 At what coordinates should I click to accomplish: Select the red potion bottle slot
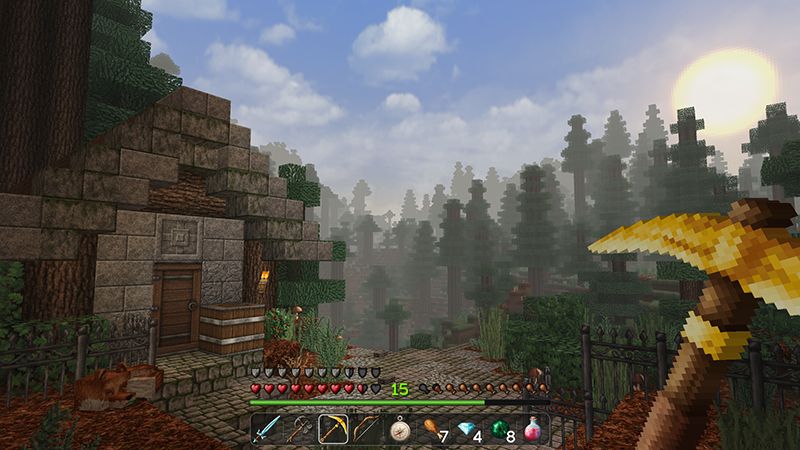pyautogui.click(x=532, y=429)
